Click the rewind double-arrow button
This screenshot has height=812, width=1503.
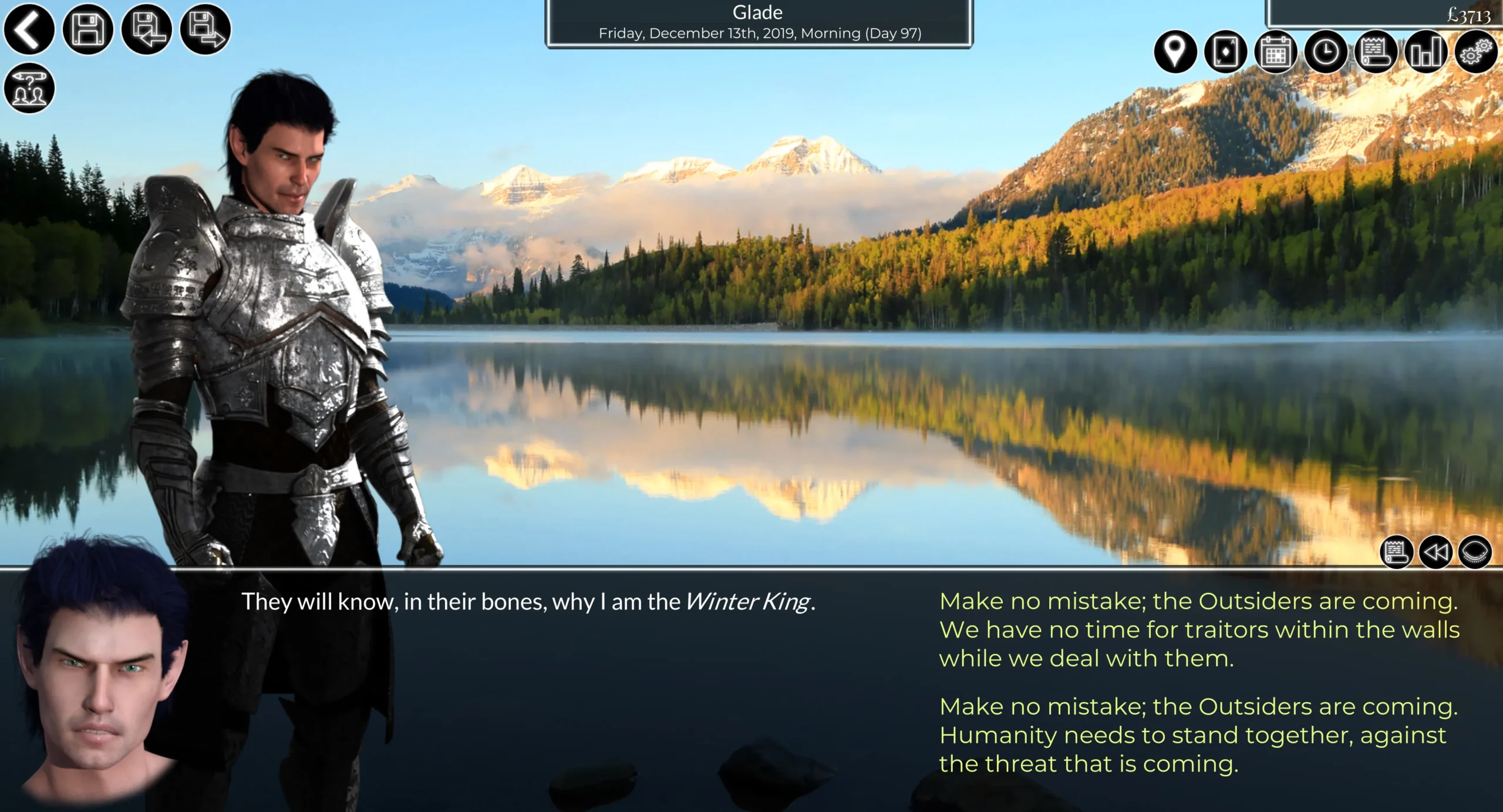click(x=1435, y=552)
